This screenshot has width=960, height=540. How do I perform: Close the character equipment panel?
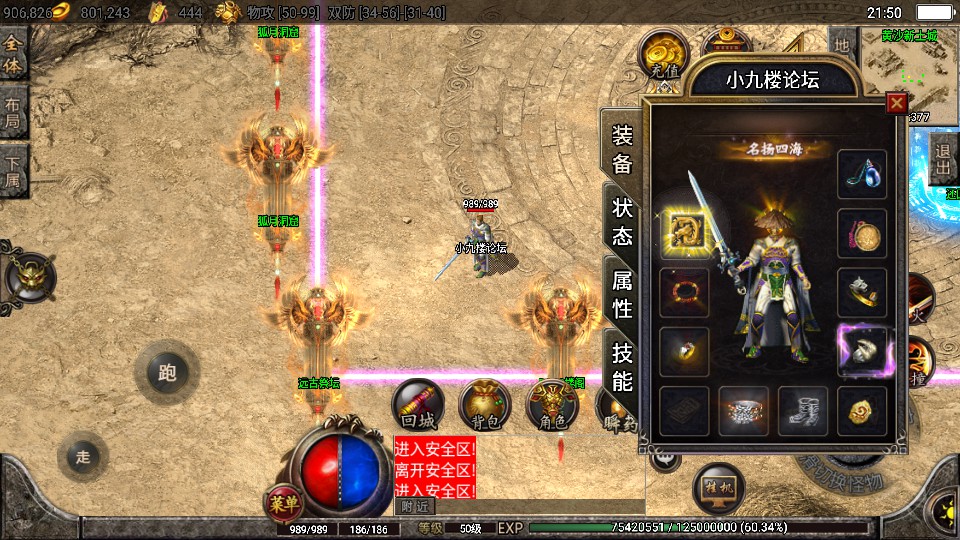(896, 102)
